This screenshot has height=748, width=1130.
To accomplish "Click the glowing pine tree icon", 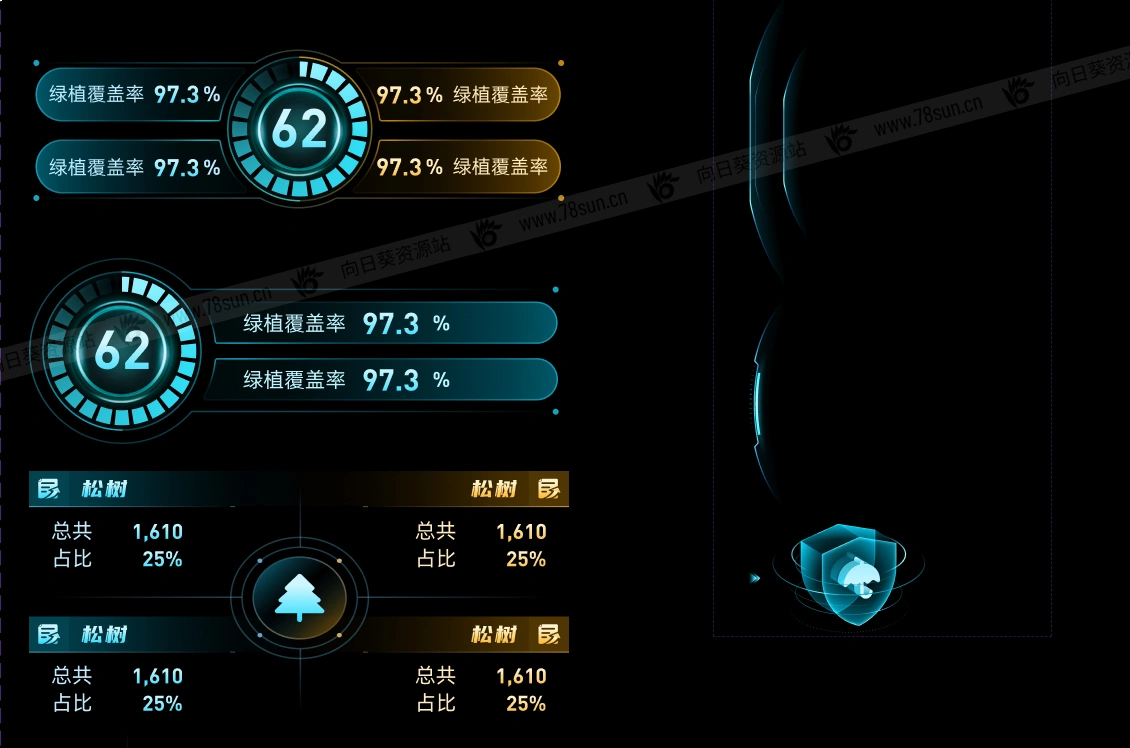I will tap(298, 599).
